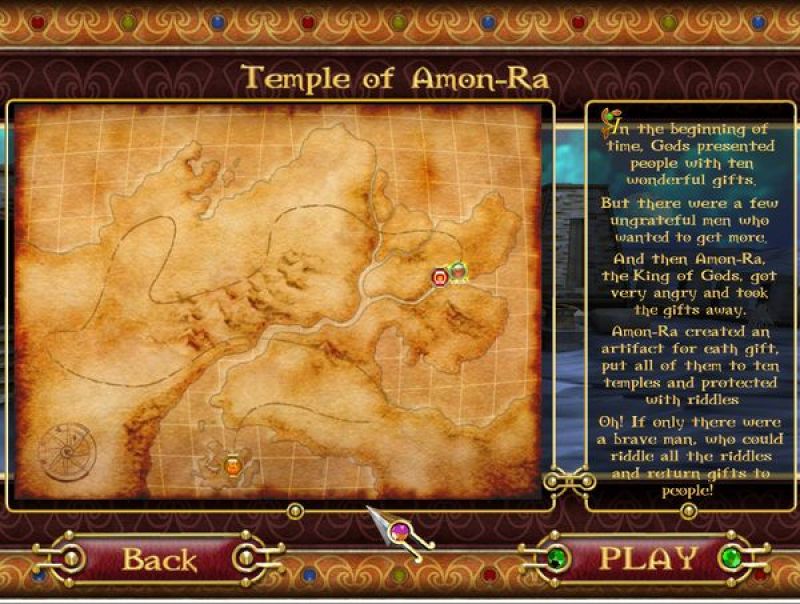
Task: Go back using the Back button
Action: (x=160, y=558)
